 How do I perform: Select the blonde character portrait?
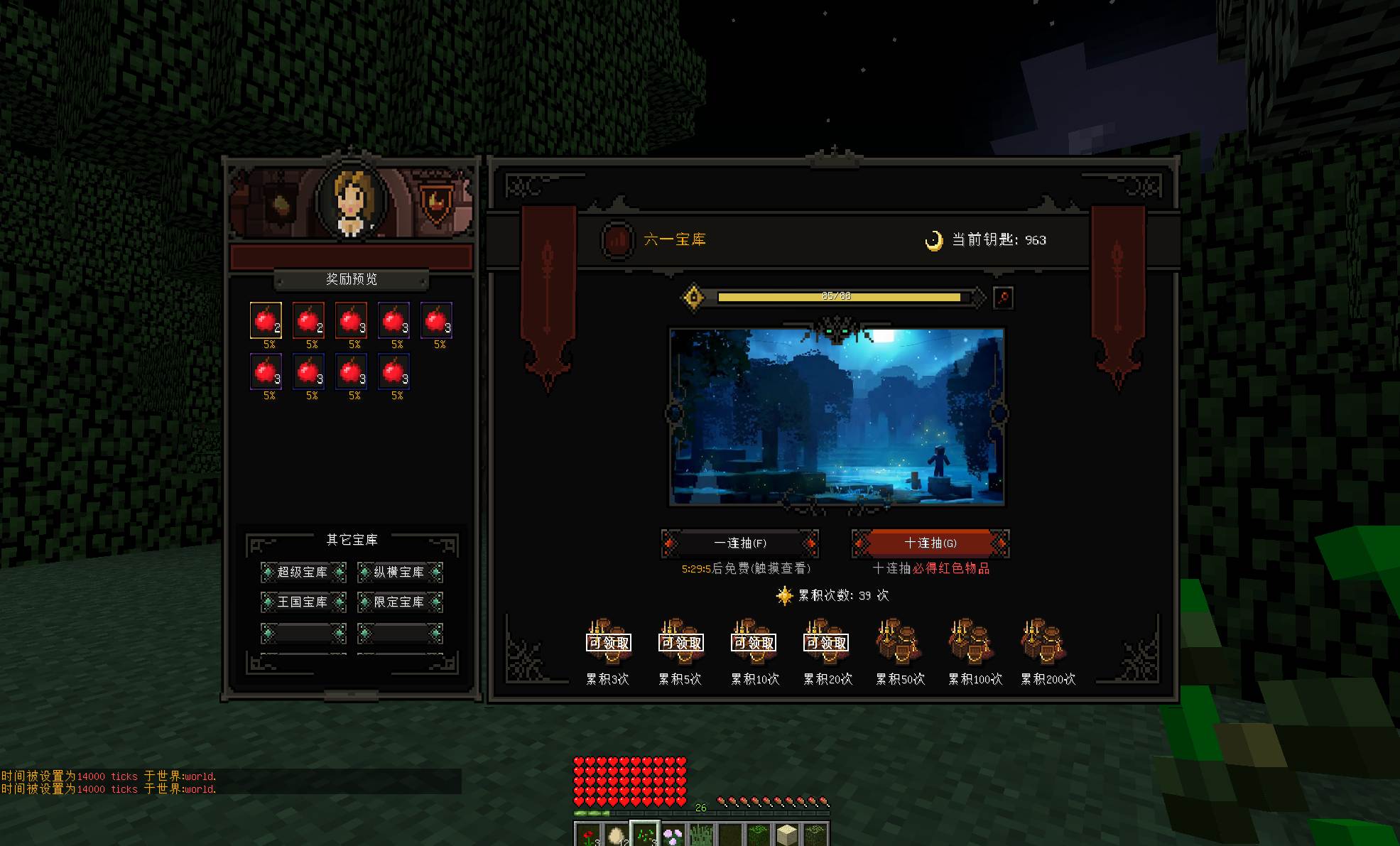pos(352,202)
